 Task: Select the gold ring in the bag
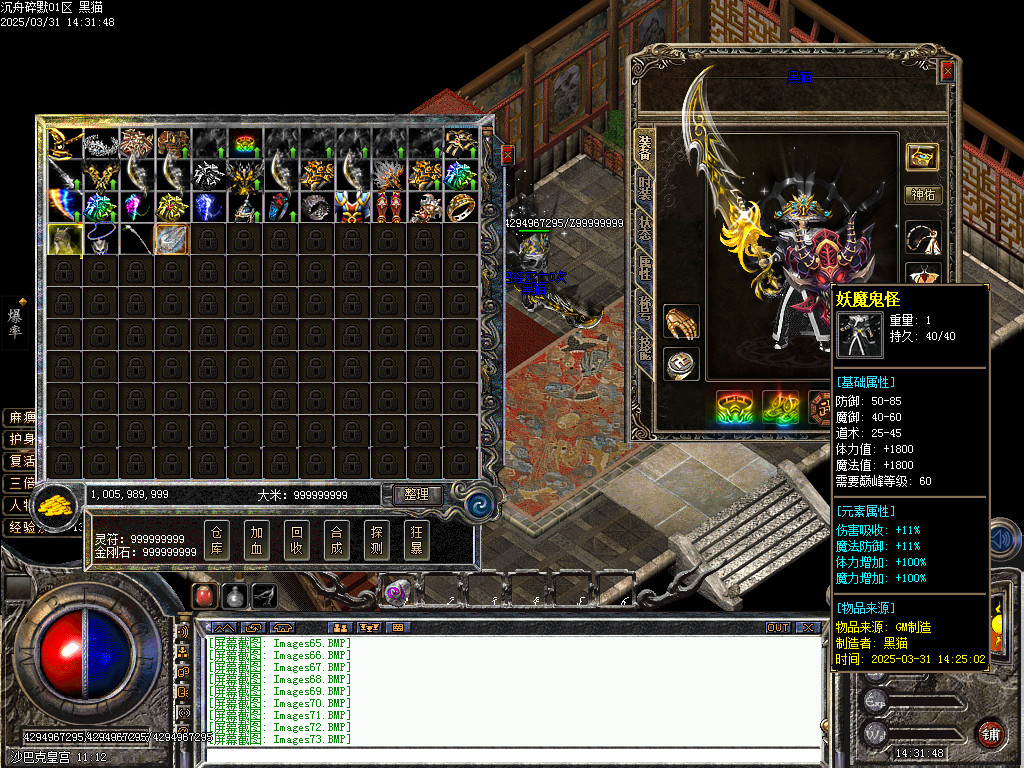pyautogui.click(x=461, y=207)
